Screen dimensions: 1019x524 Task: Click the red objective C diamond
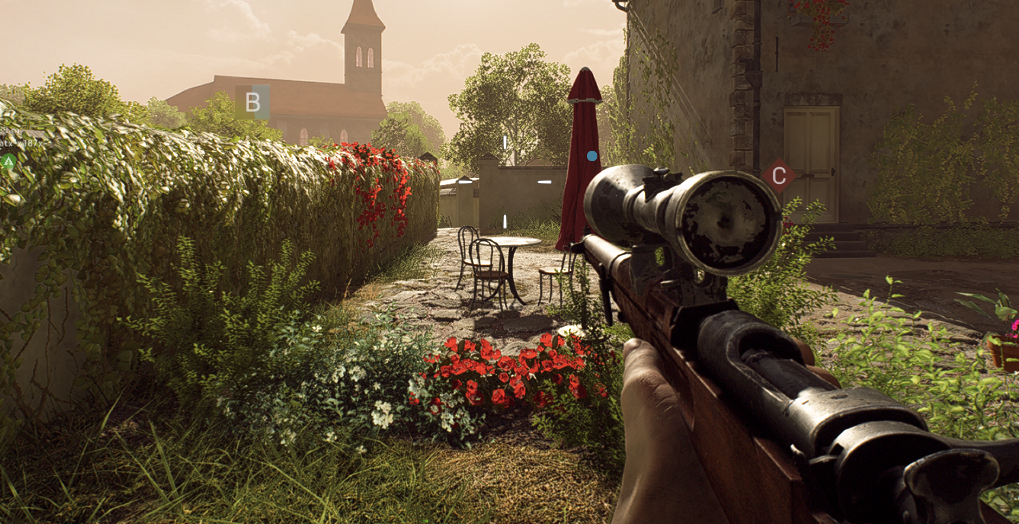coord(777,175)
